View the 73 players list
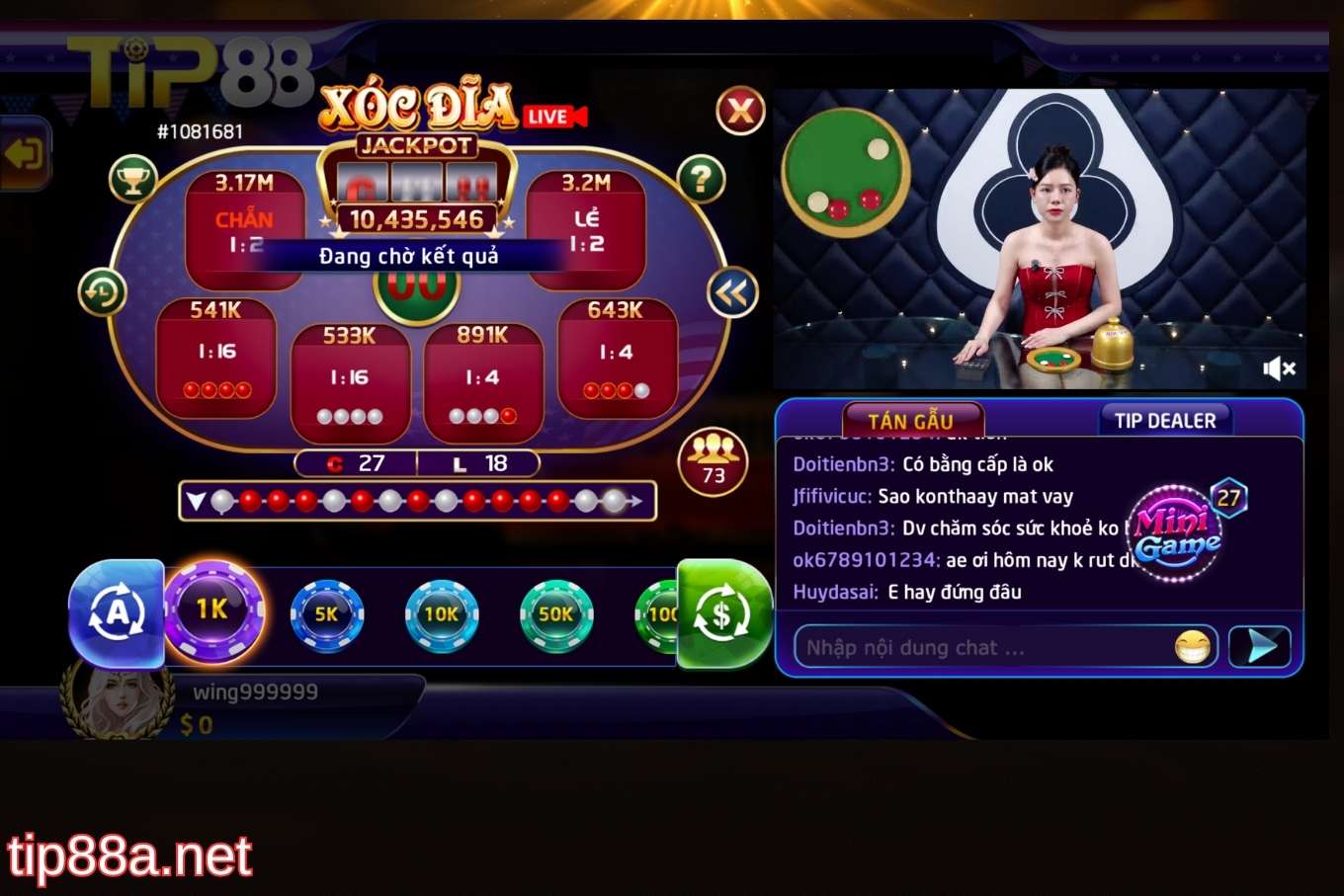 pos(713,461)
